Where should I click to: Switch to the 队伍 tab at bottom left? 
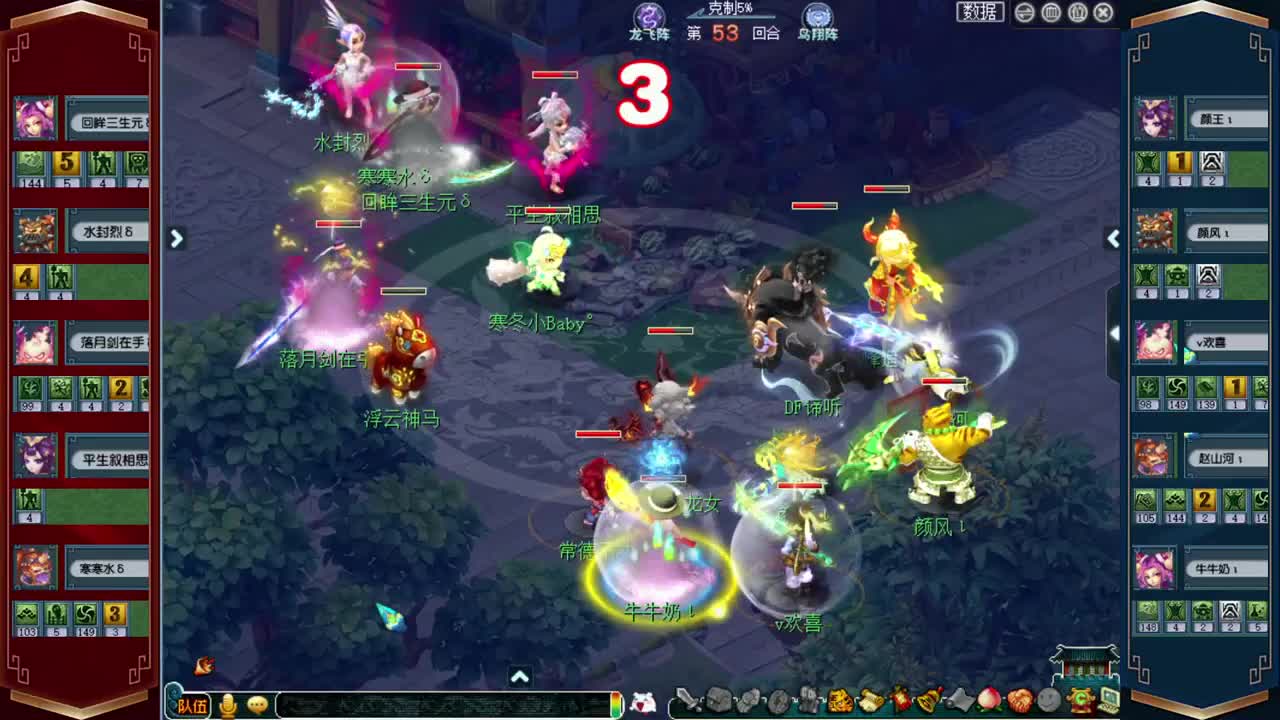point(192,705)
